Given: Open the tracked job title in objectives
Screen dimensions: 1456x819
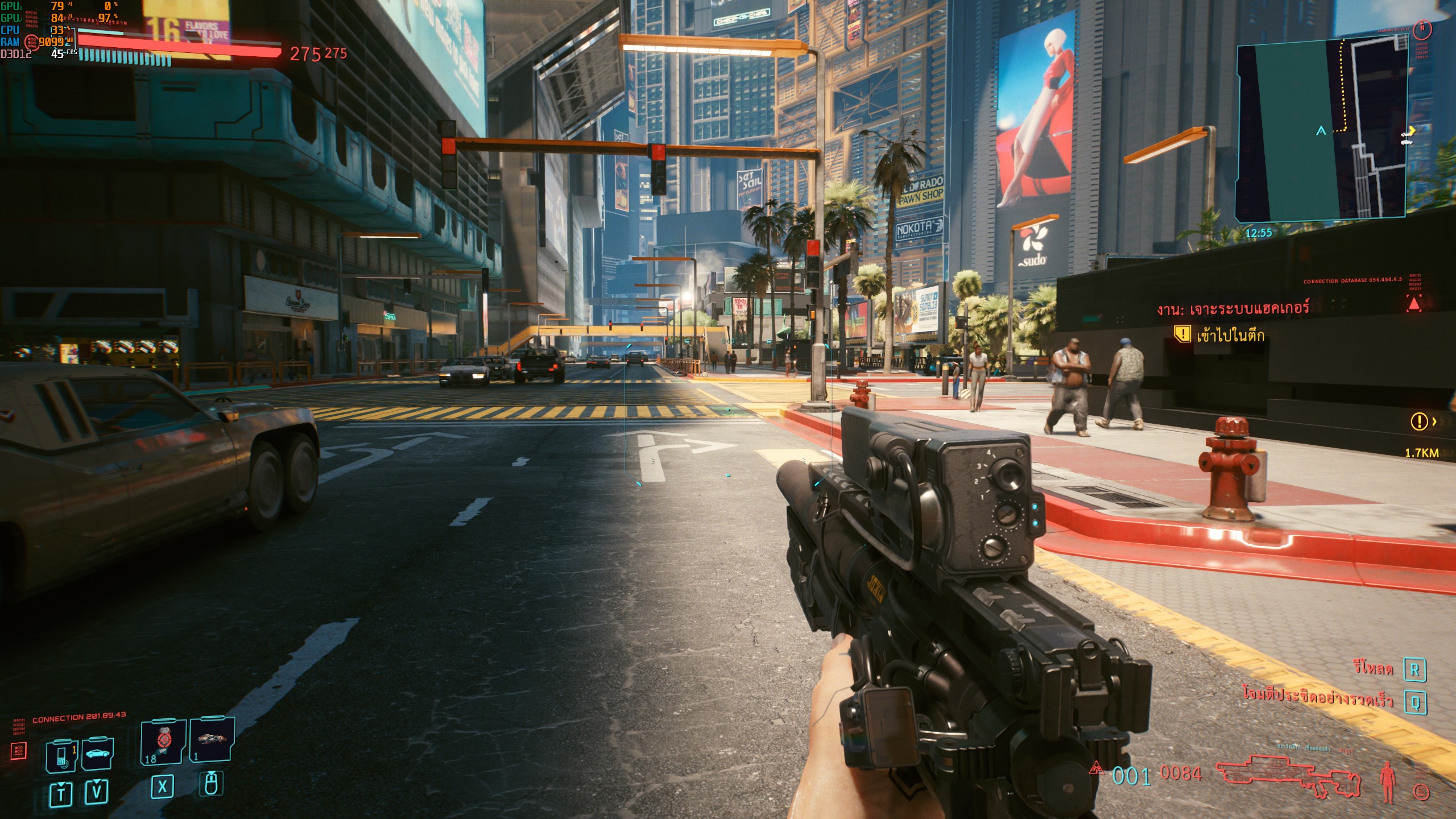Looking at the screenshot, I should [x=1232, y=309].
